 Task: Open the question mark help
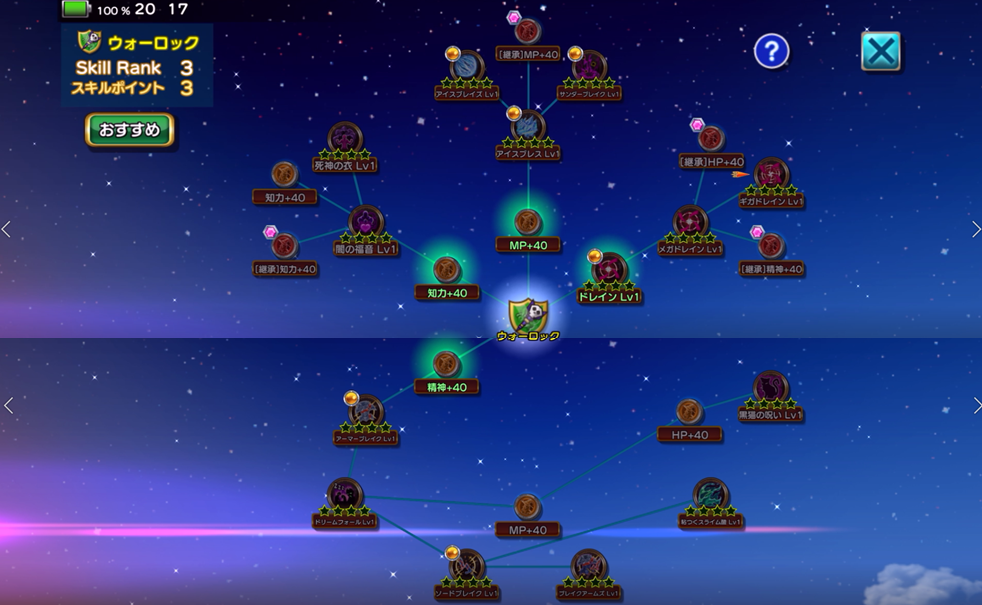pos(771,51)
